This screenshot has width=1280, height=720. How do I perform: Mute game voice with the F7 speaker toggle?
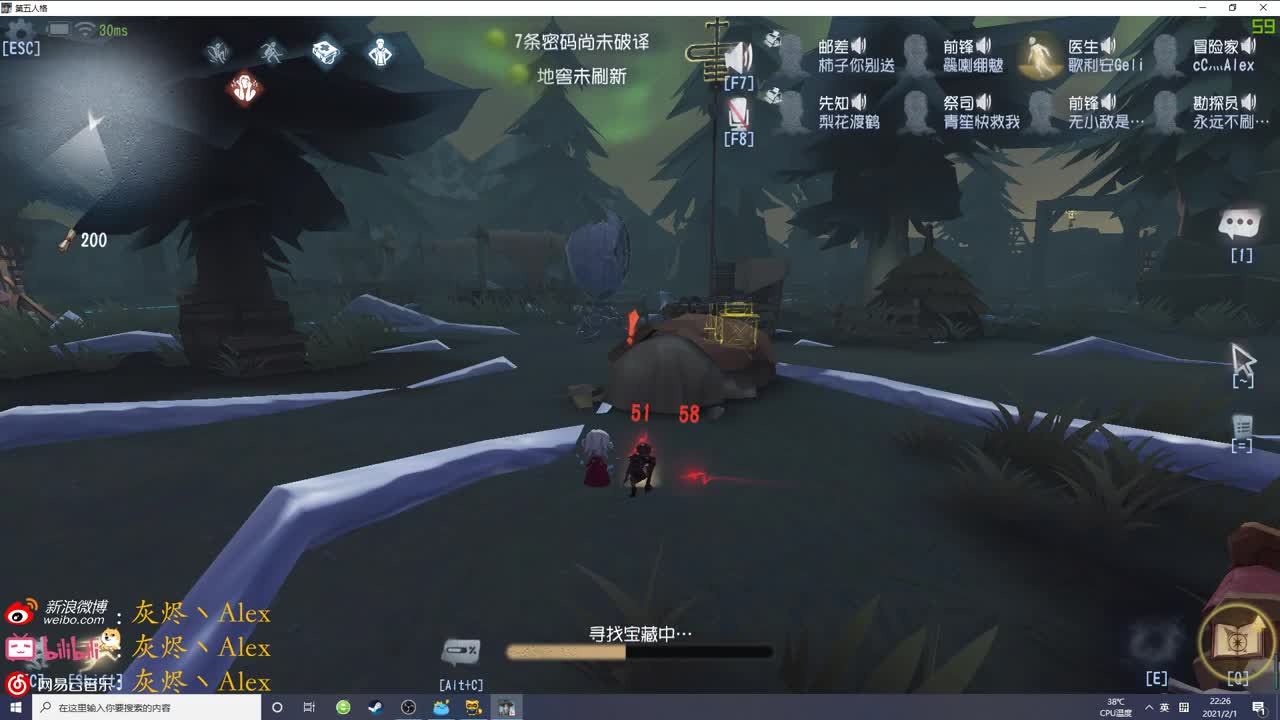click(x=738, y=56)
